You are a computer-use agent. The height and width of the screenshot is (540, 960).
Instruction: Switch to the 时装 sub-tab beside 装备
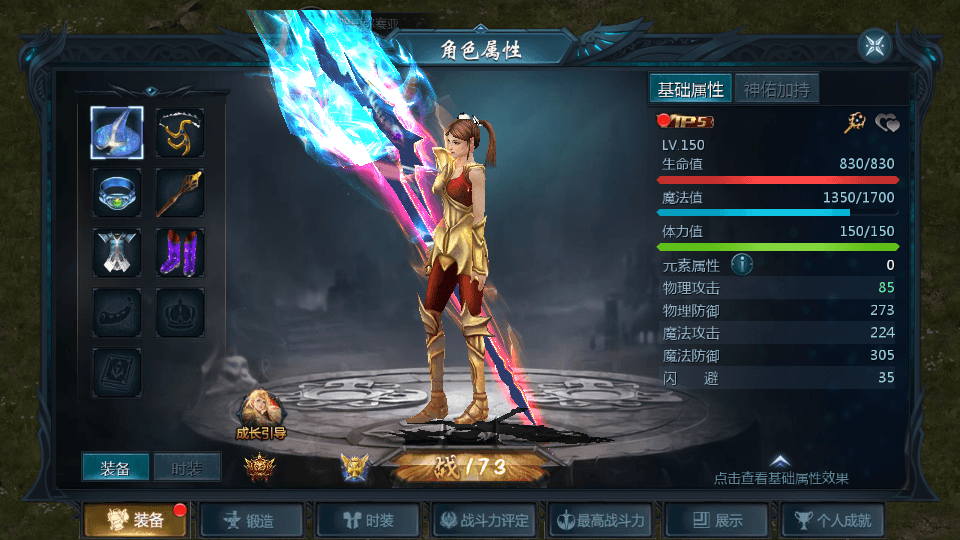pos(187,467)
